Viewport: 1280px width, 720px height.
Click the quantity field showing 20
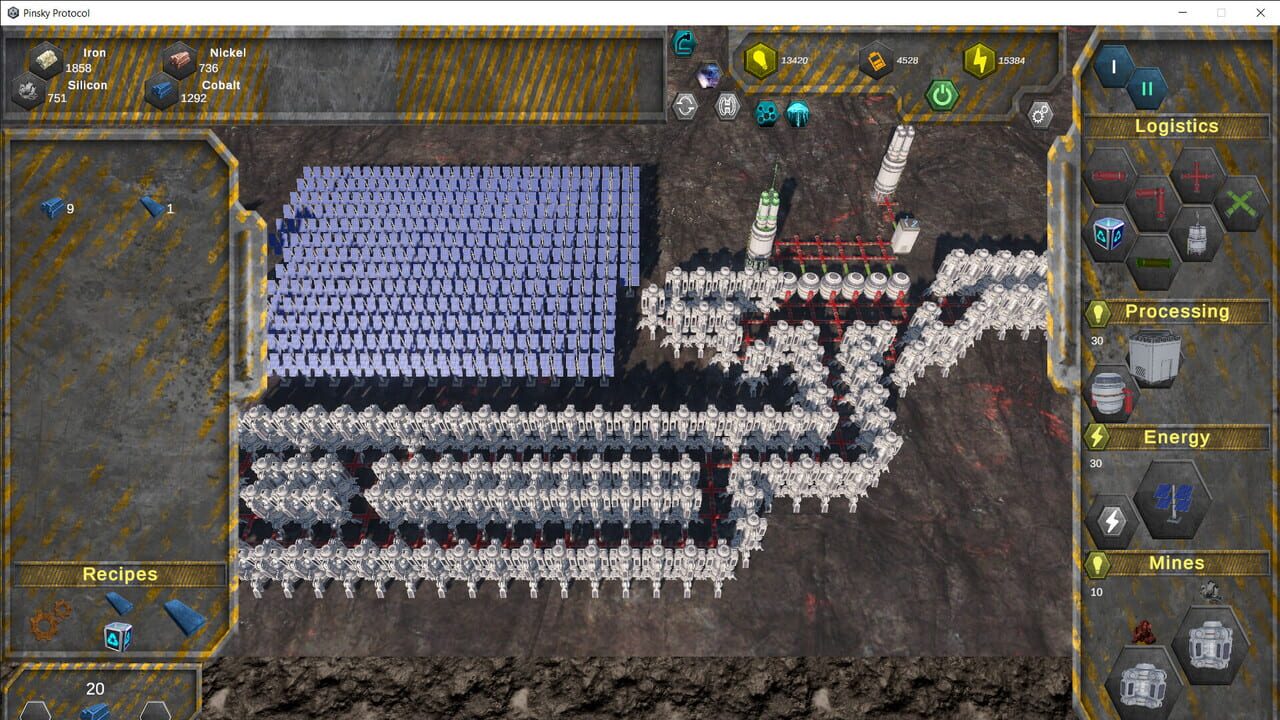point(96,689)
